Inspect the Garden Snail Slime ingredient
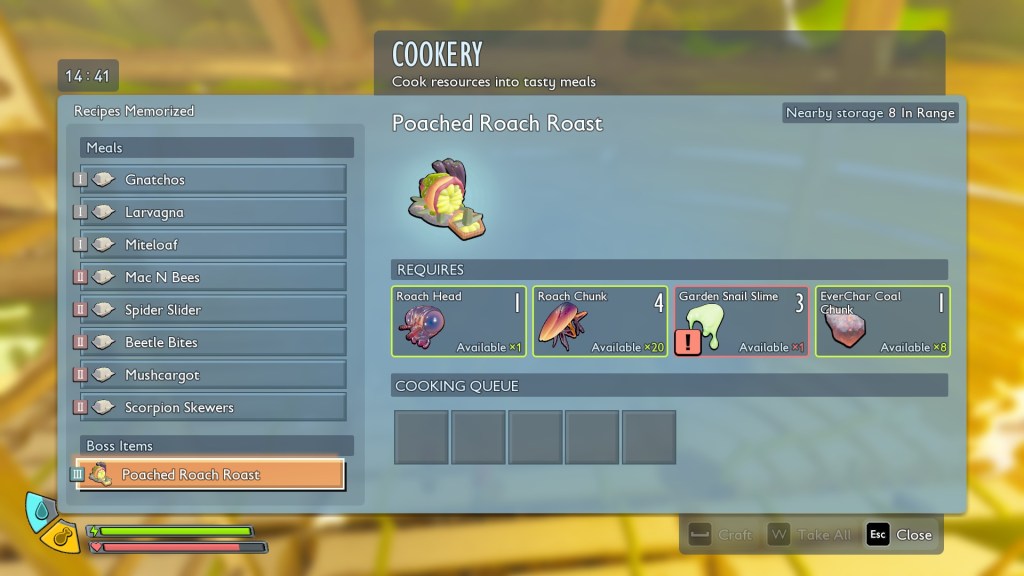Viewport: 1024px width, 576px height. tap(742, 321)
